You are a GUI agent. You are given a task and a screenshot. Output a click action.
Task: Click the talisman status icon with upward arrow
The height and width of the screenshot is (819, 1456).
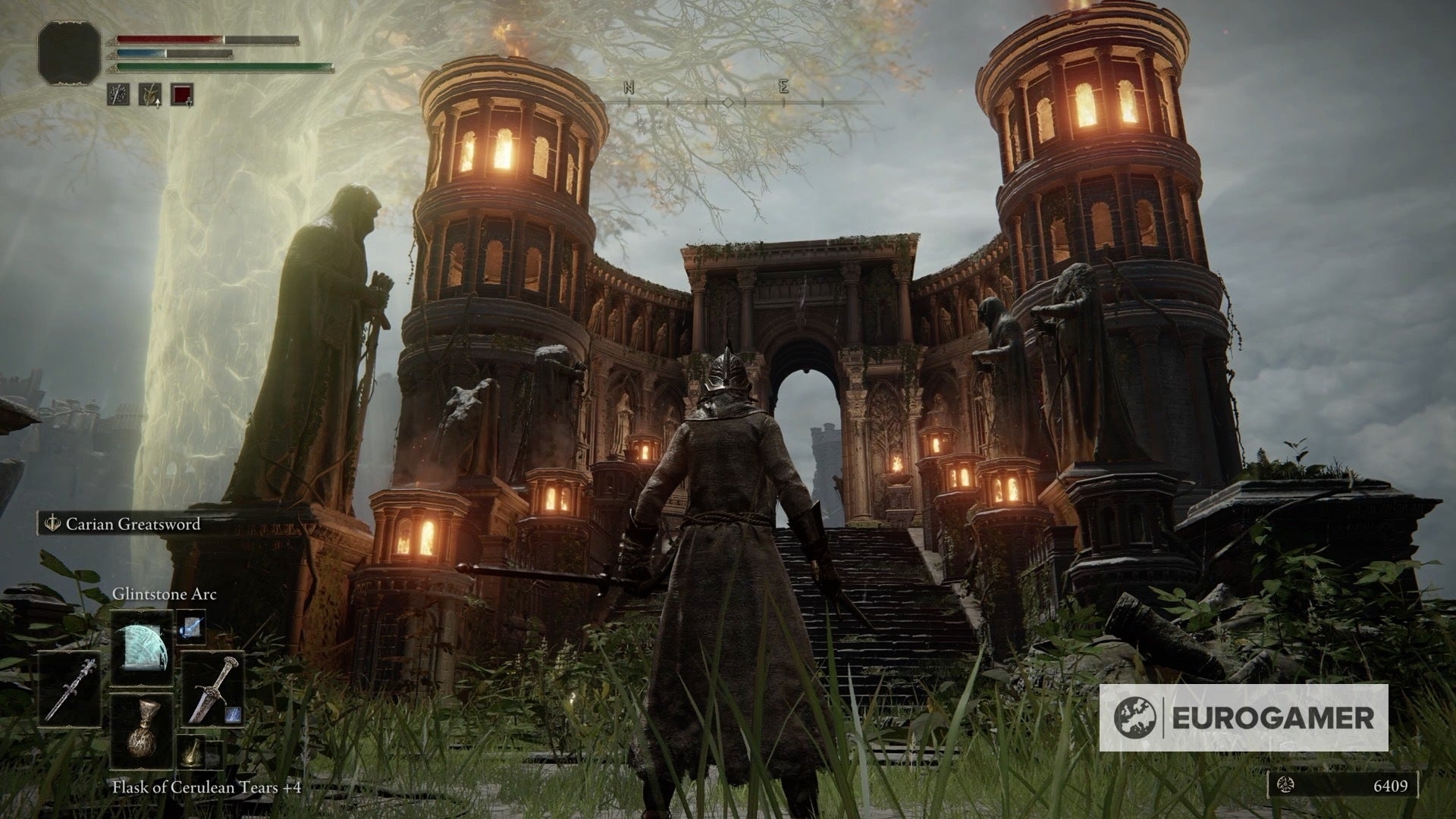(150, 94)
